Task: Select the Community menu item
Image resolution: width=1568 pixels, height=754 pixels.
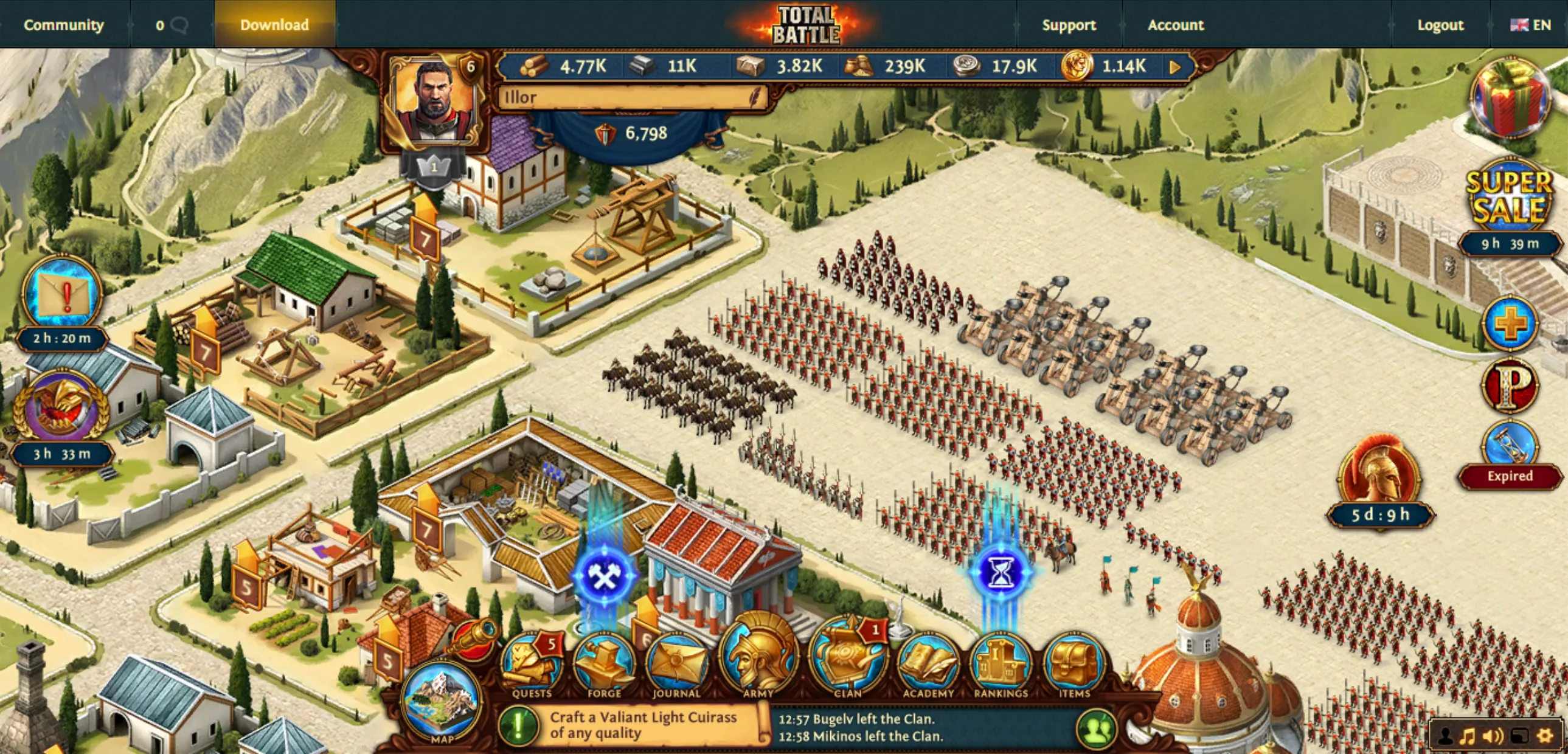Action: click(63, 25)
